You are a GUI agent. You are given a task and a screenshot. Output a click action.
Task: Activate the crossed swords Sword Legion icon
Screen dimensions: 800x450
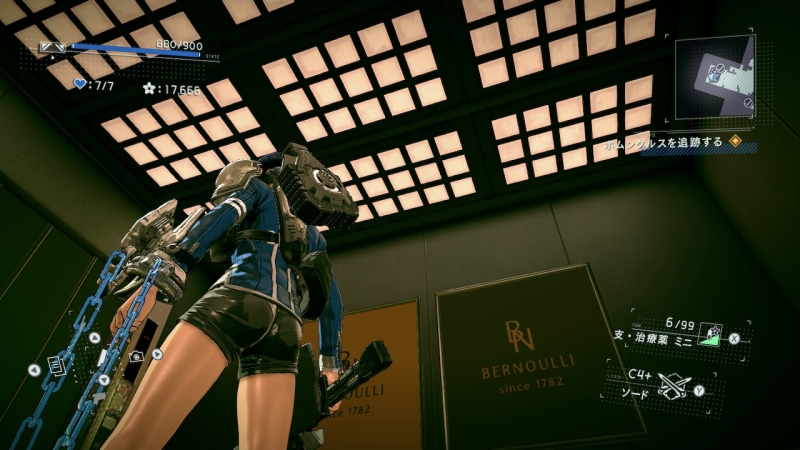[x=674, y=384]
